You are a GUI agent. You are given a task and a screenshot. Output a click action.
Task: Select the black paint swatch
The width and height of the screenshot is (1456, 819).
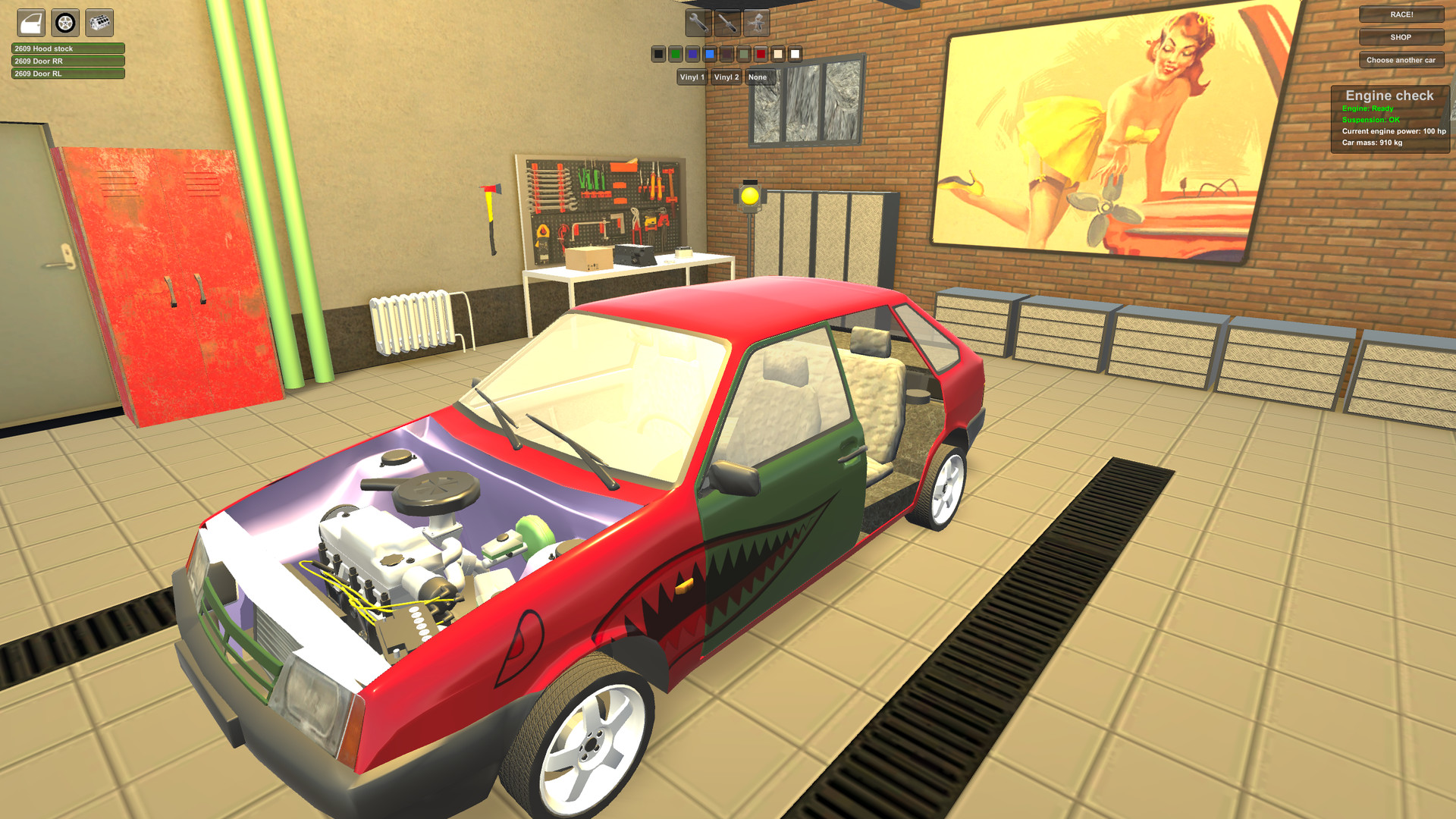[658, 54]
